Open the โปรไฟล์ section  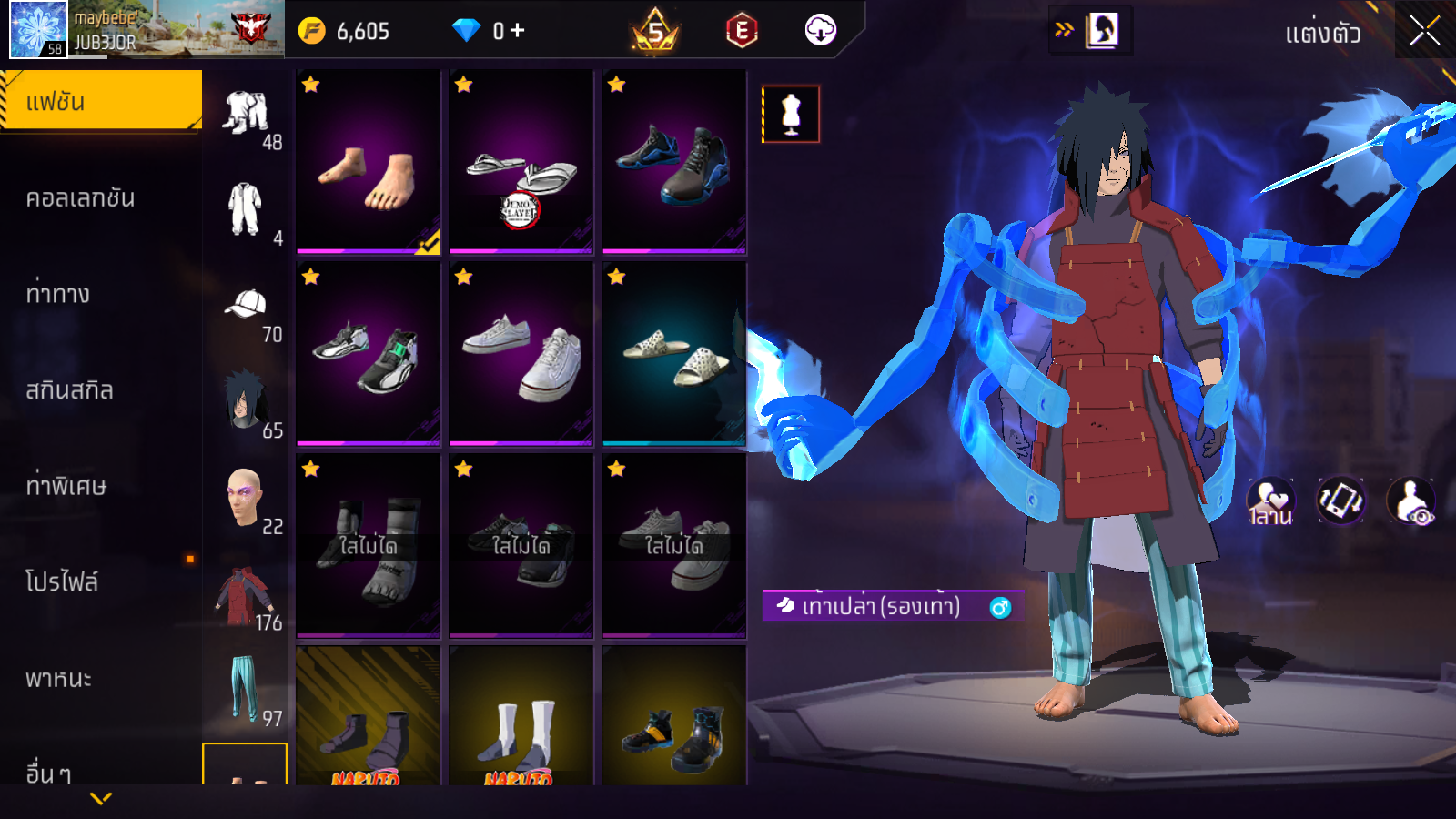pos(62,582)
